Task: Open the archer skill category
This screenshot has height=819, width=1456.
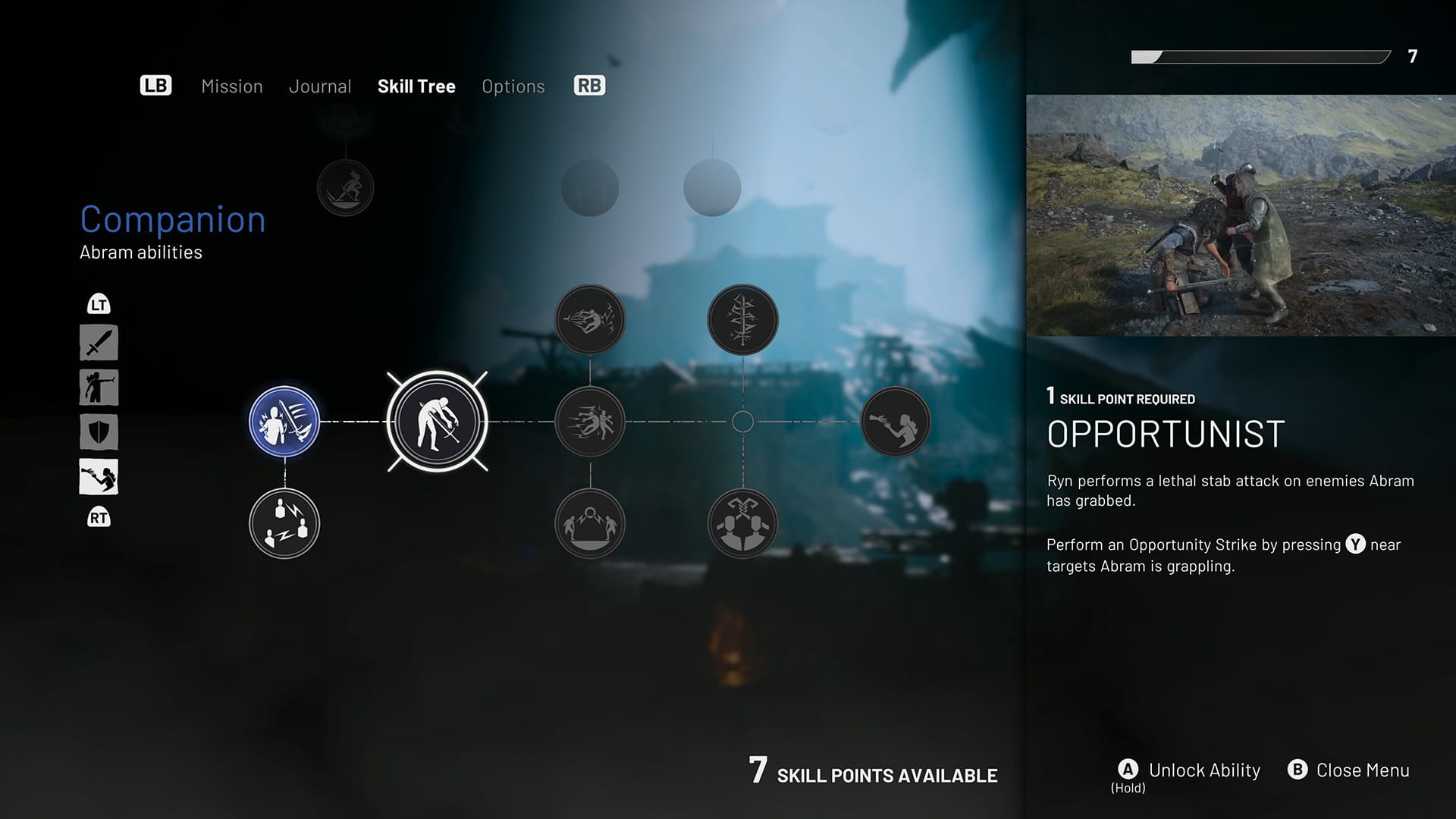Action: point(99,388)
